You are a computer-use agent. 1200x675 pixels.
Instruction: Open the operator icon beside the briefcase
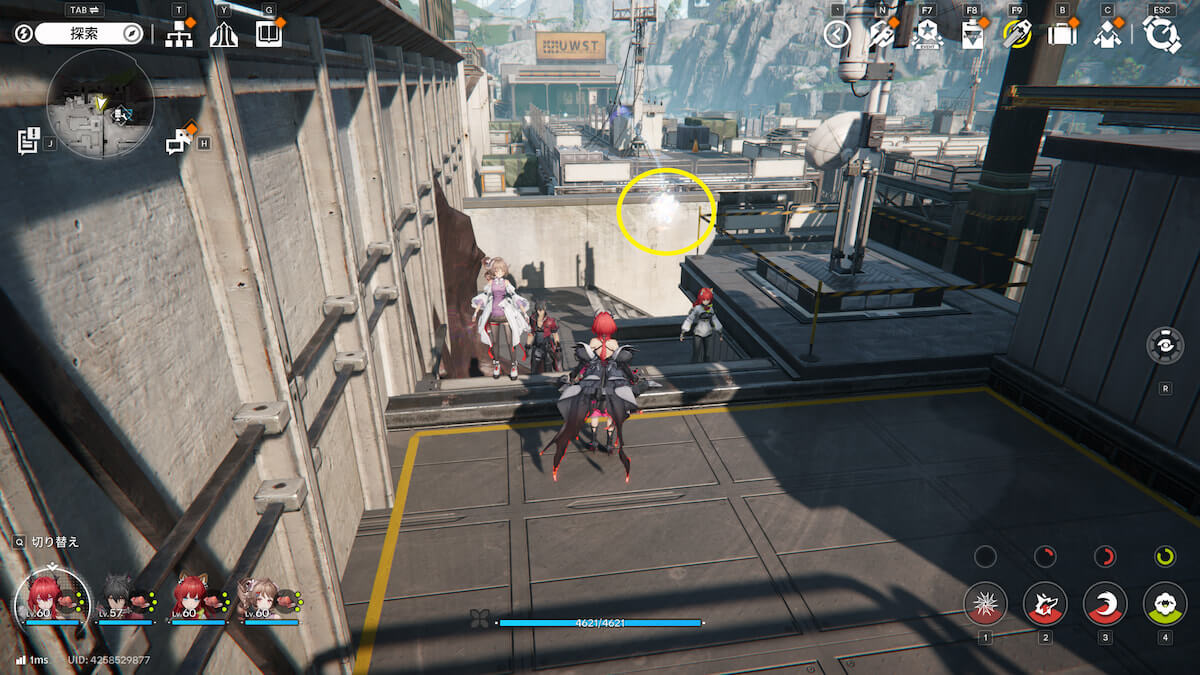pos(1107,34)
